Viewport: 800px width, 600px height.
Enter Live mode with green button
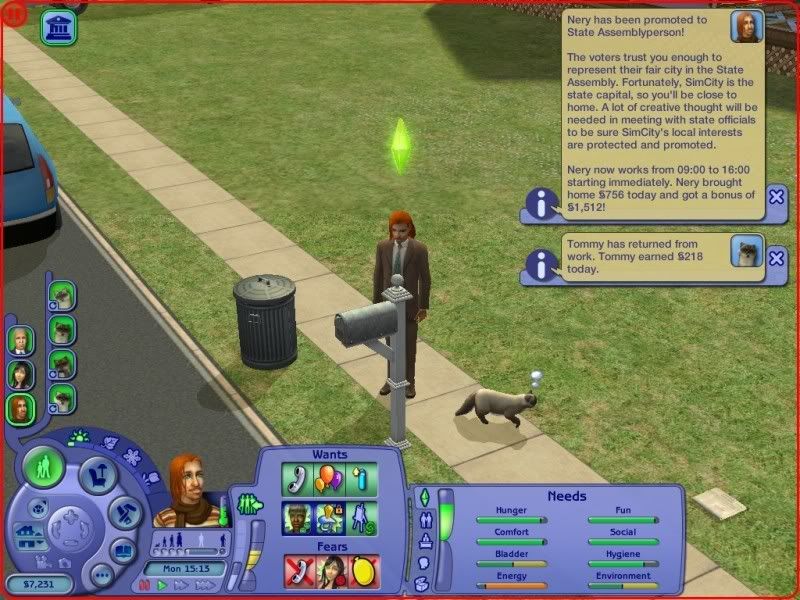[x=44, y=465]
